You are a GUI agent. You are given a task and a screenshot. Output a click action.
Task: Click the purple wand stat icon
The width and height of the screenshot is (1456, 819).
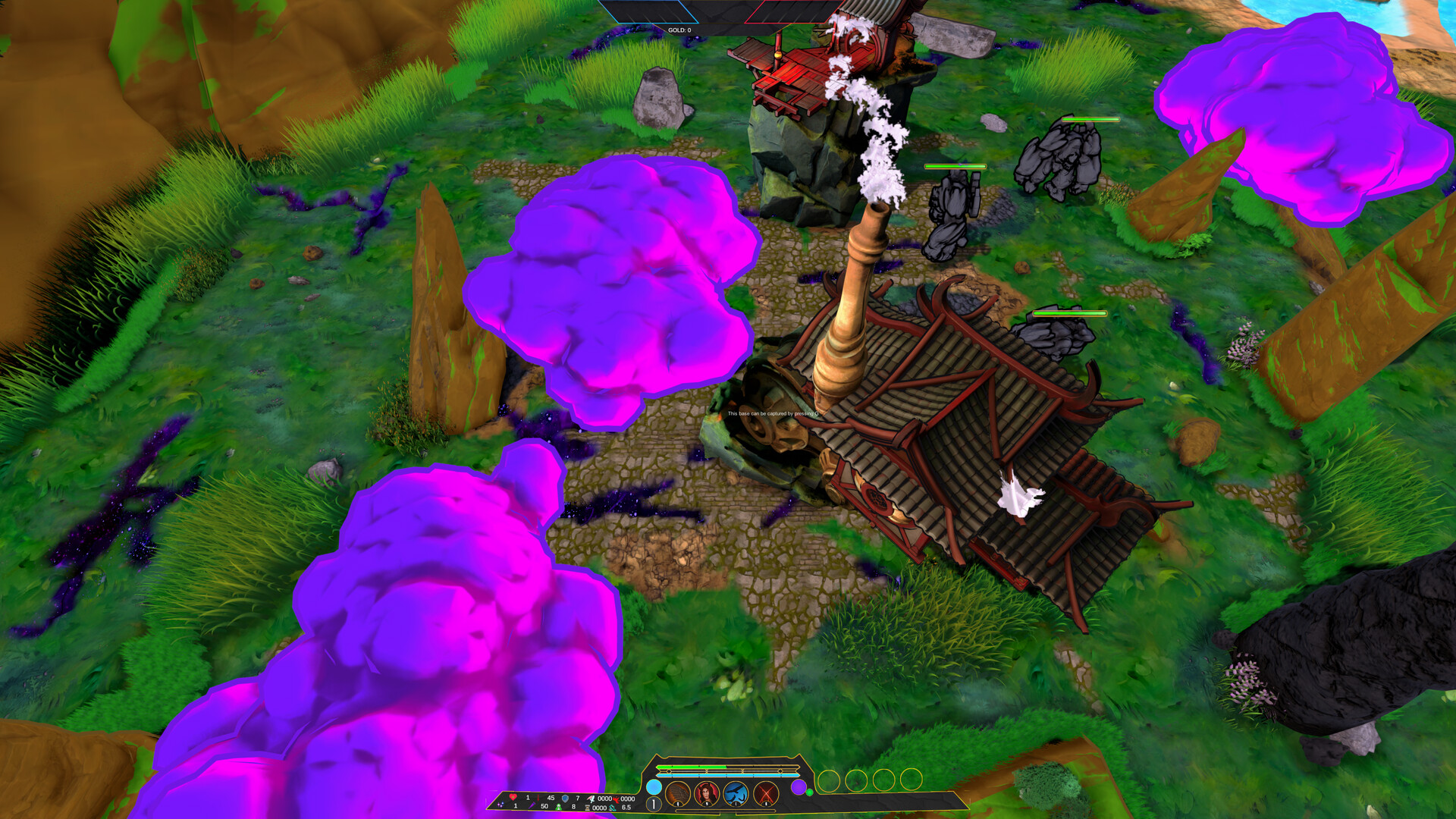532,805
